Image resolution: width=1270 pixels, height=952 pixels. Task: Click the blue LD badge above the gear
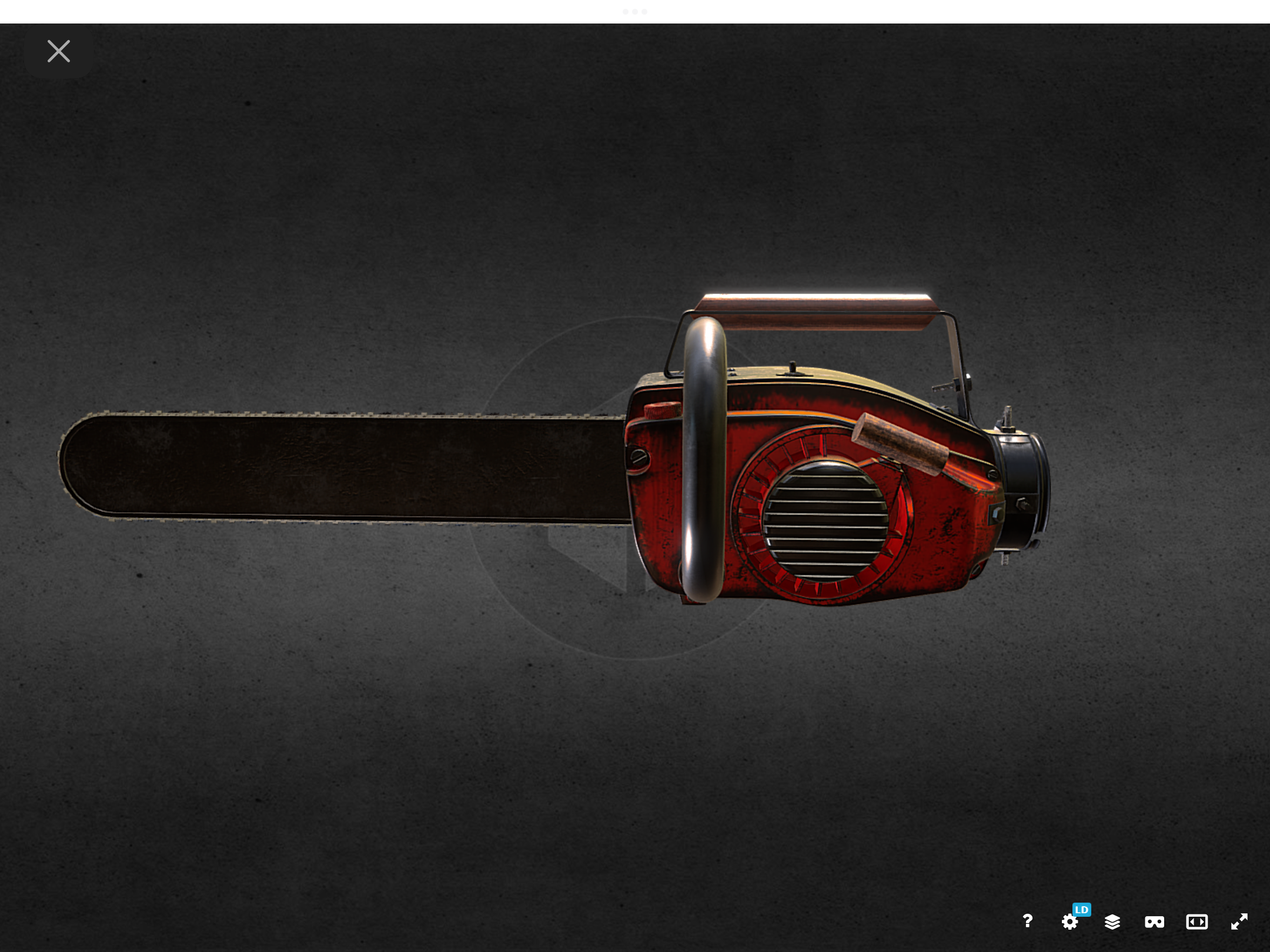(1081, 910)
